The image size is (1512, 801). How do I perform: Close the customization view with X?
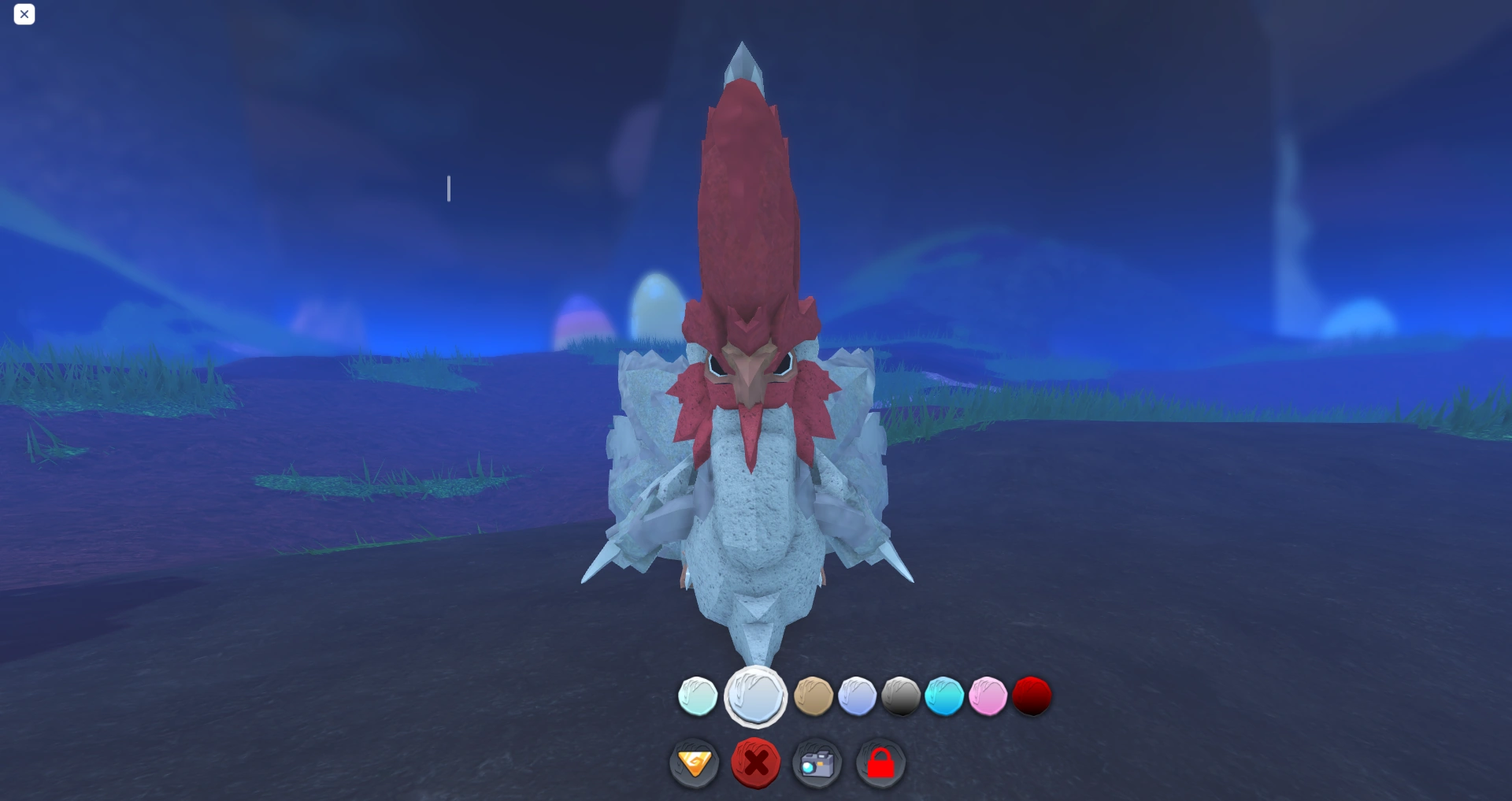tap(24, 14)
